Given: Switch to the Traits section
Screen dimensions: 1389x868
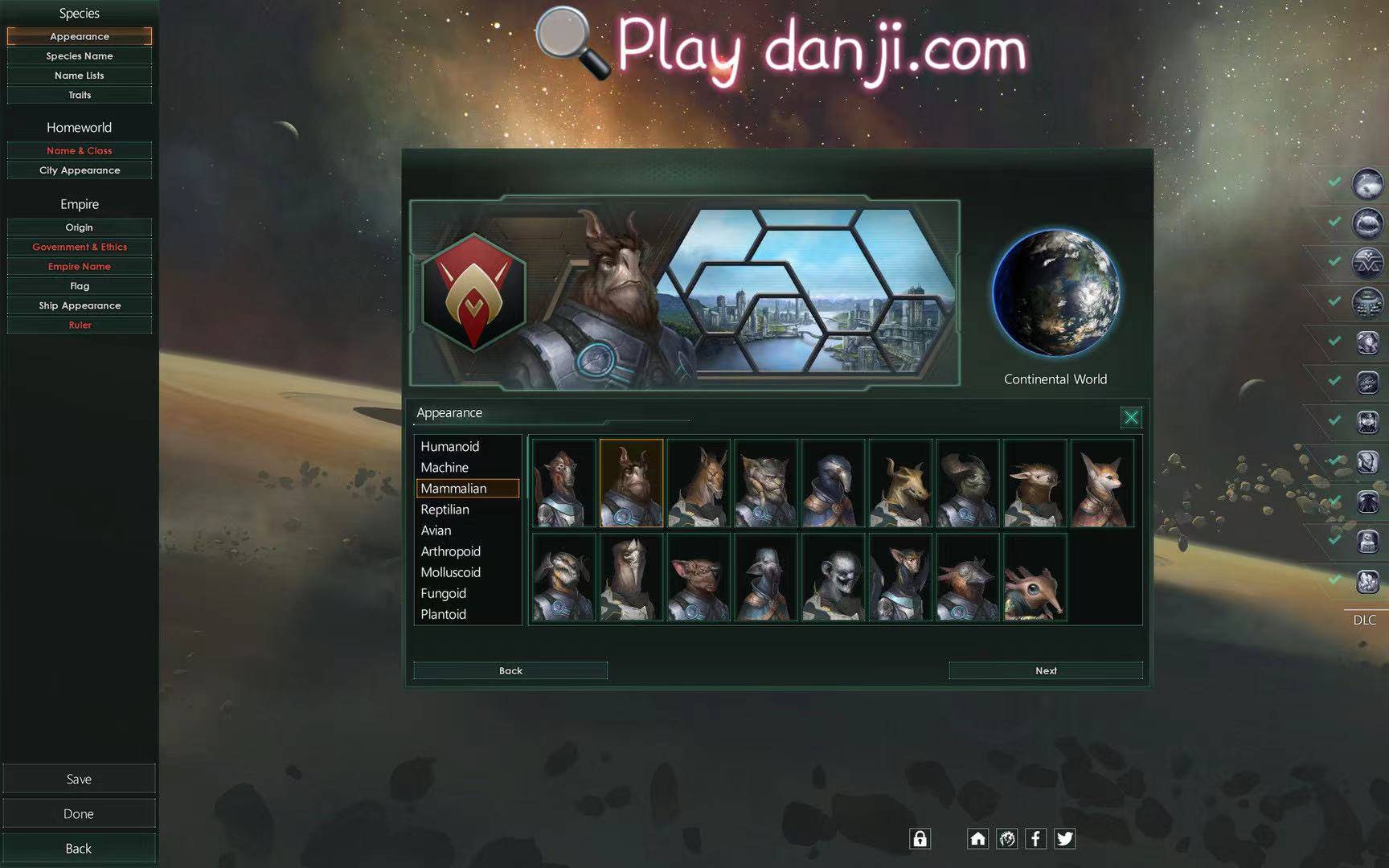Looking at the screenshot, I should [x=79, y=94].
